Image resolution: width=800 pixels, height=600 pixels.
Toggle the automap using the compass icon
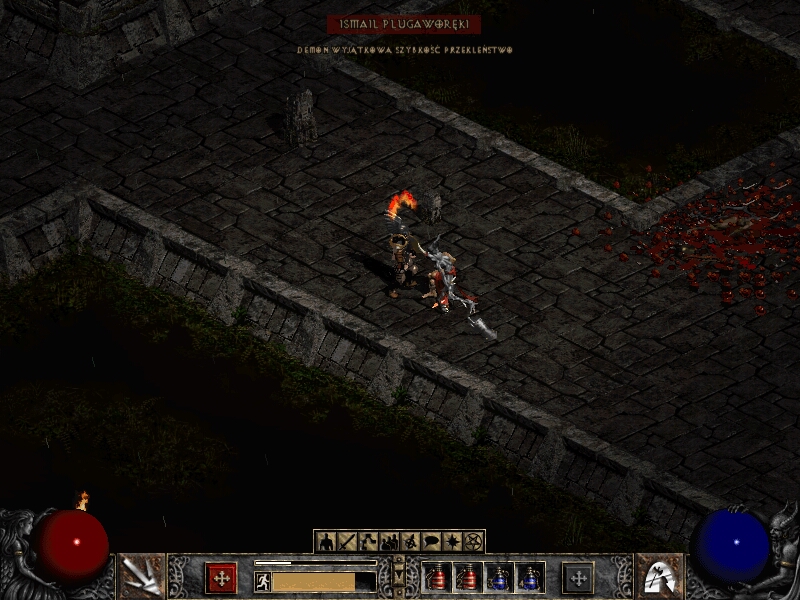(x=410, y=542)
